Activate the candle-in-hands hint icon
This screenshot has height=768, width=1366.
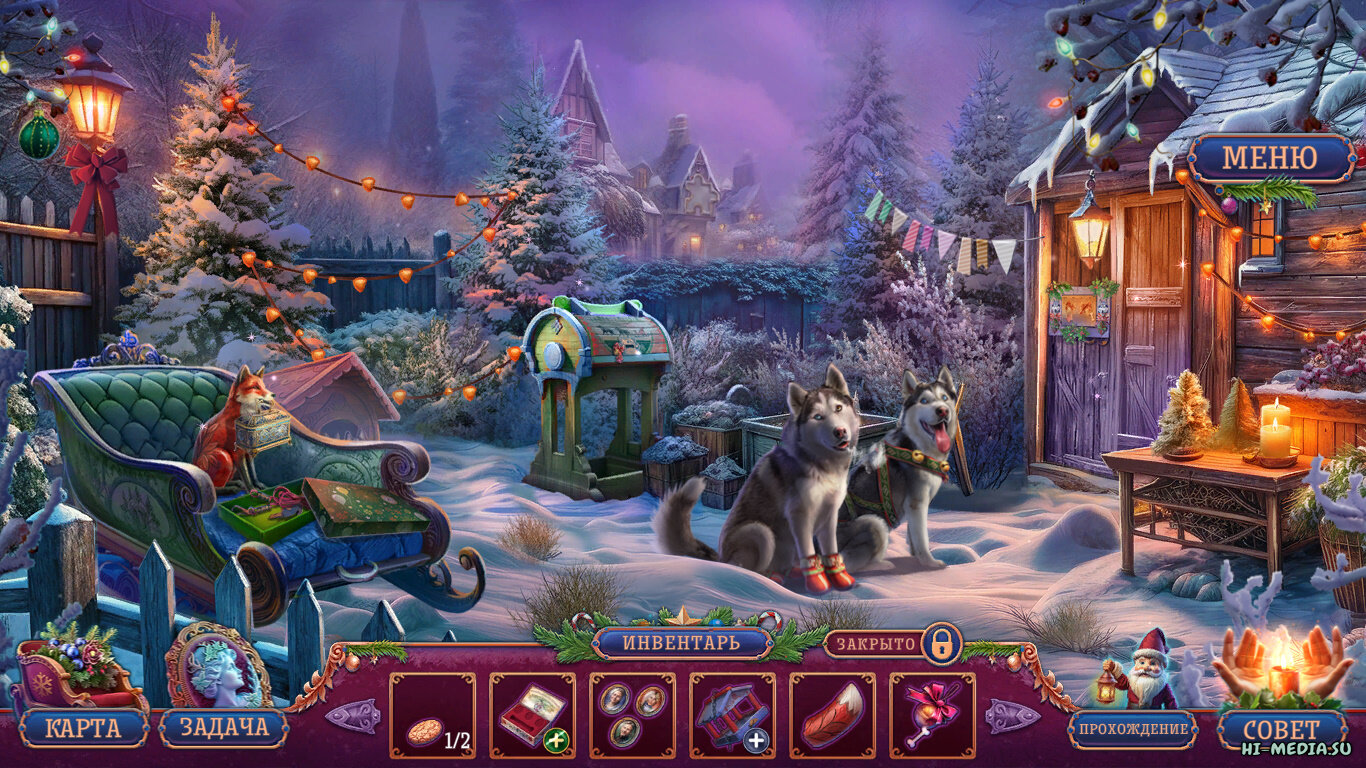[1281, 663]
